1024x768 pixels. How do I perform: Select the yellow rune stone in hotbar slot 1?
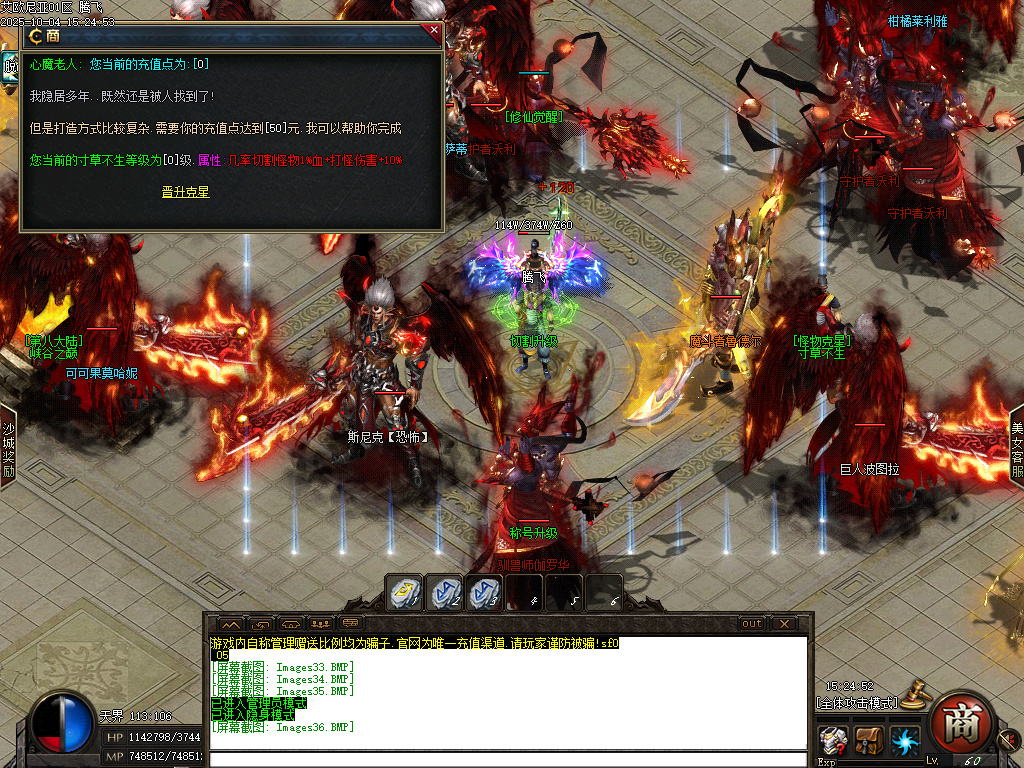[405, 593]
